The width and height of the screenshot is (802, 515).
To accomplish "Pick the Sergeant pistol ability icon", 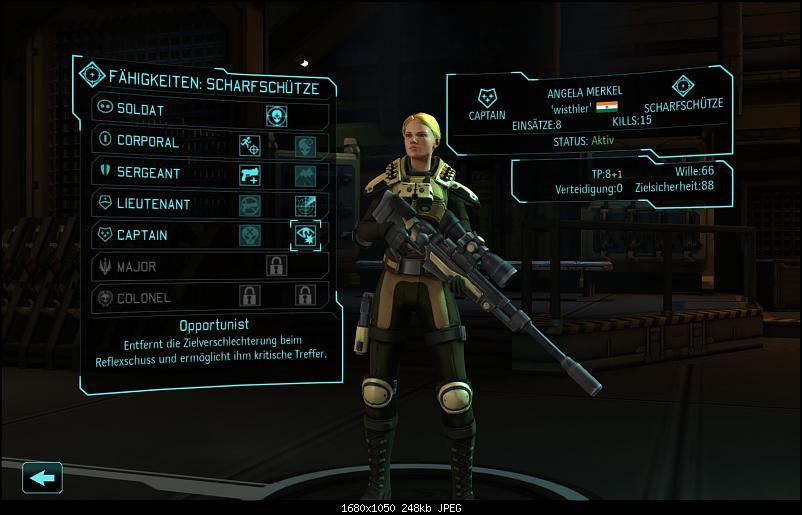I will tap(250, 176).
